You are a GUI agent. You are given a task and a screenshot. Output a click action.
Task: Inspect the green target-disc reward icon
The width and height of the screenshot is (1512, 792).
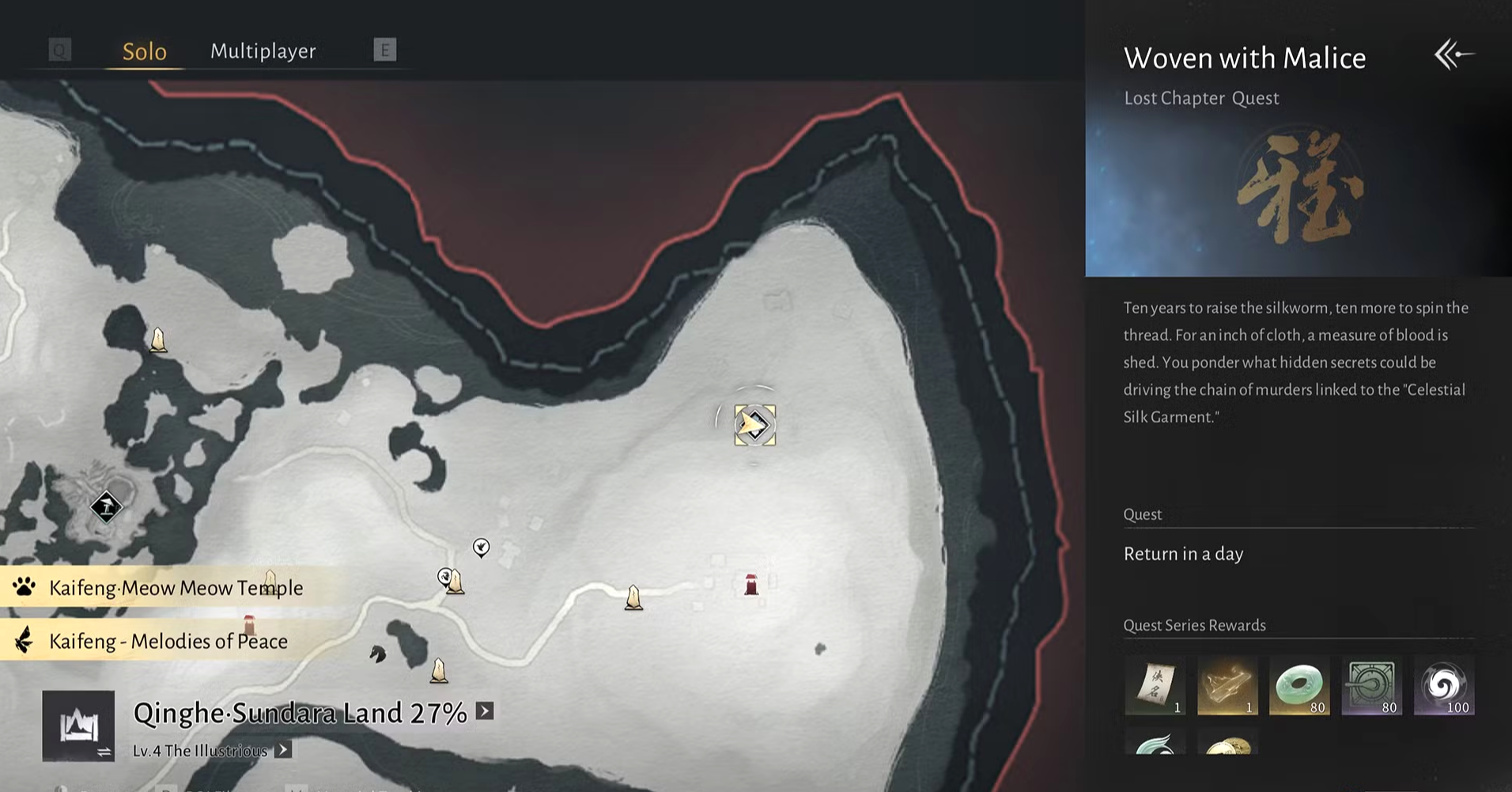[1372, 685]
